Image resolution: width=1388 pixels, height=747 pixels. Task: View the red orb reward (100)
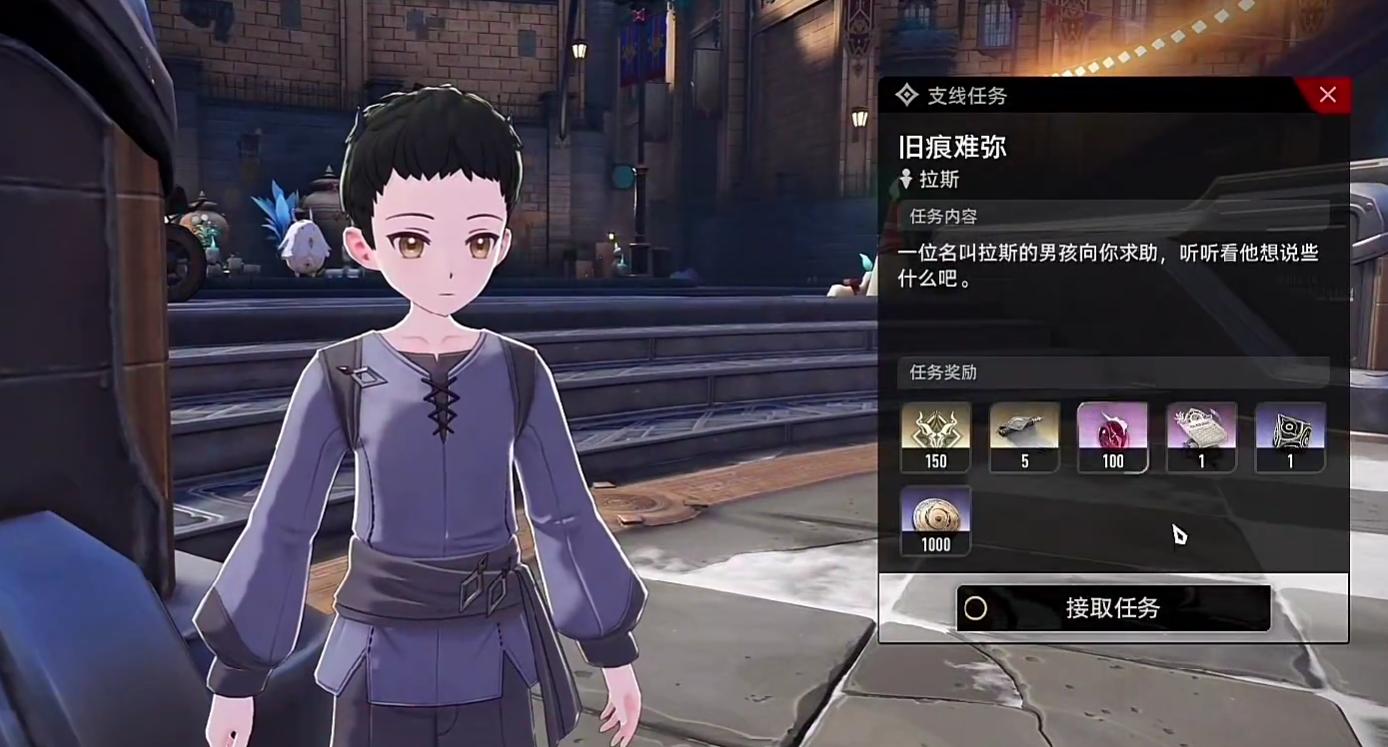1112,436
